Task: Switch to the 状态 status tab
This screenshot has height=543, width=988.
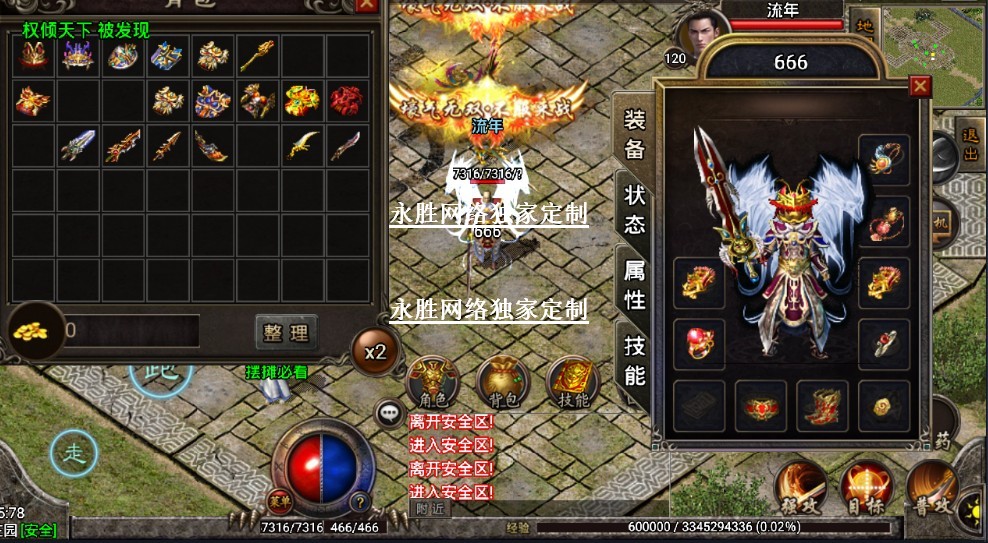Action: (634, 209)
